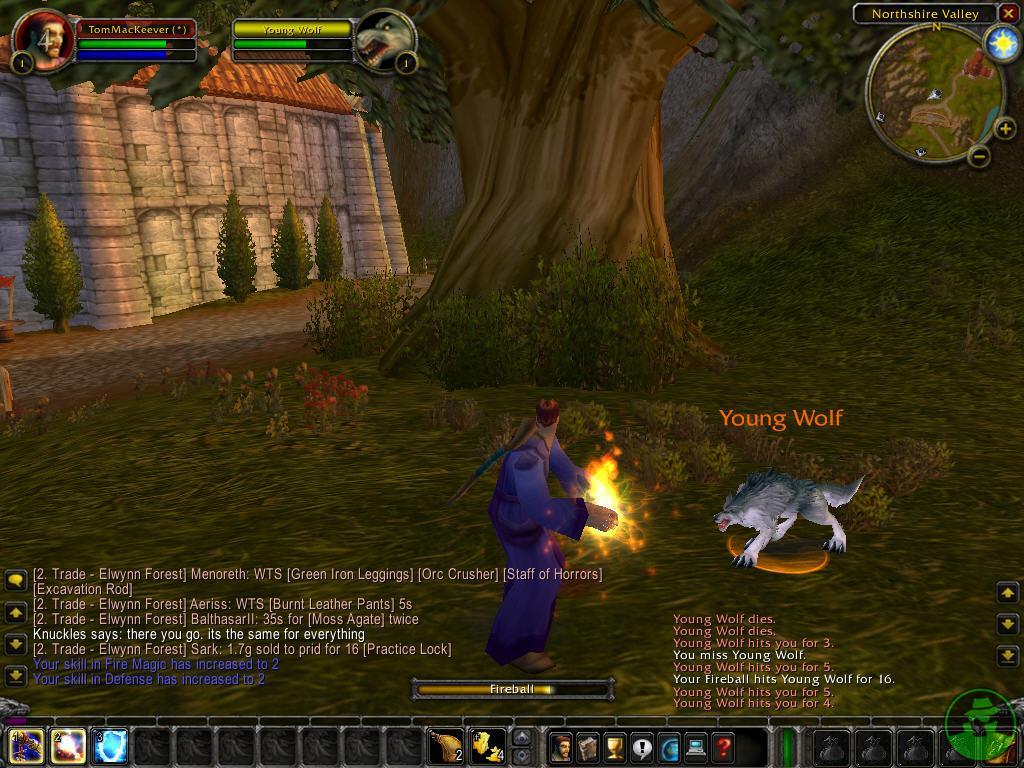Close the minimap with the X button

coord(1008,14)
